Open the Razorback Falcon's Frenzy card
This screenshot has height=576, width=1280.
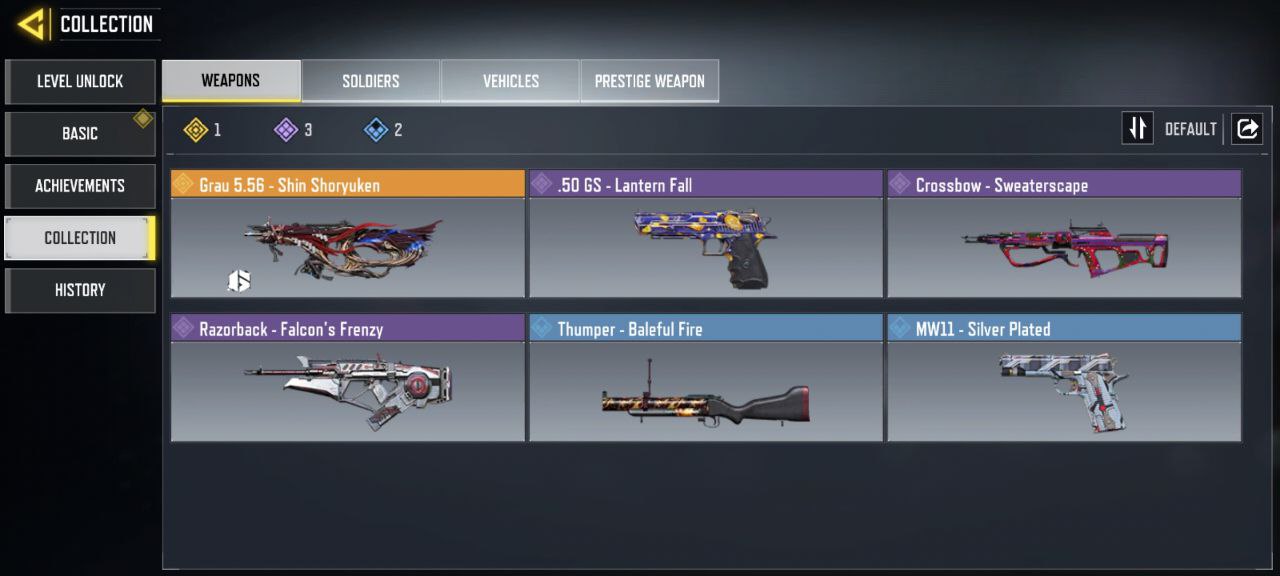[348, 379]
